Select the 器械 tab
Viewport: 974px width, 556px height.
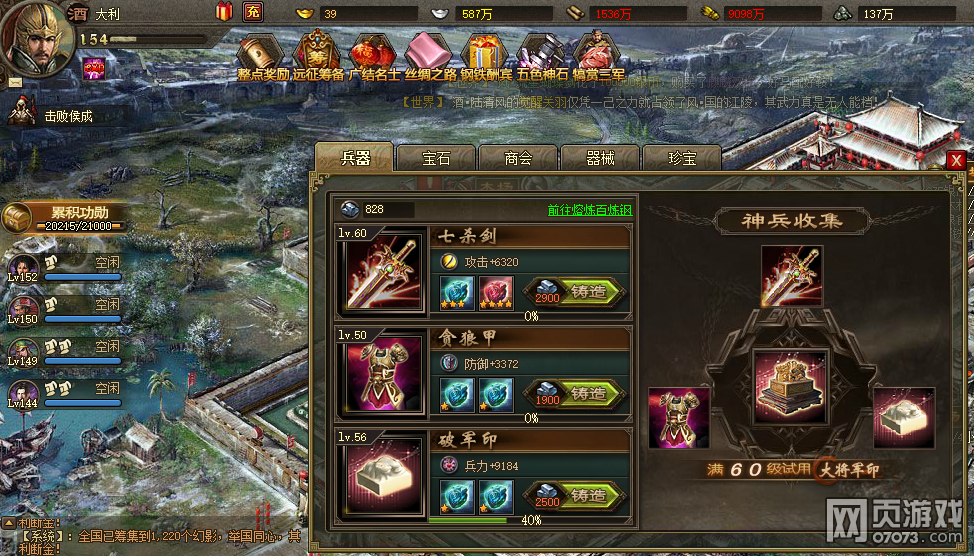[x=600, y=158]
